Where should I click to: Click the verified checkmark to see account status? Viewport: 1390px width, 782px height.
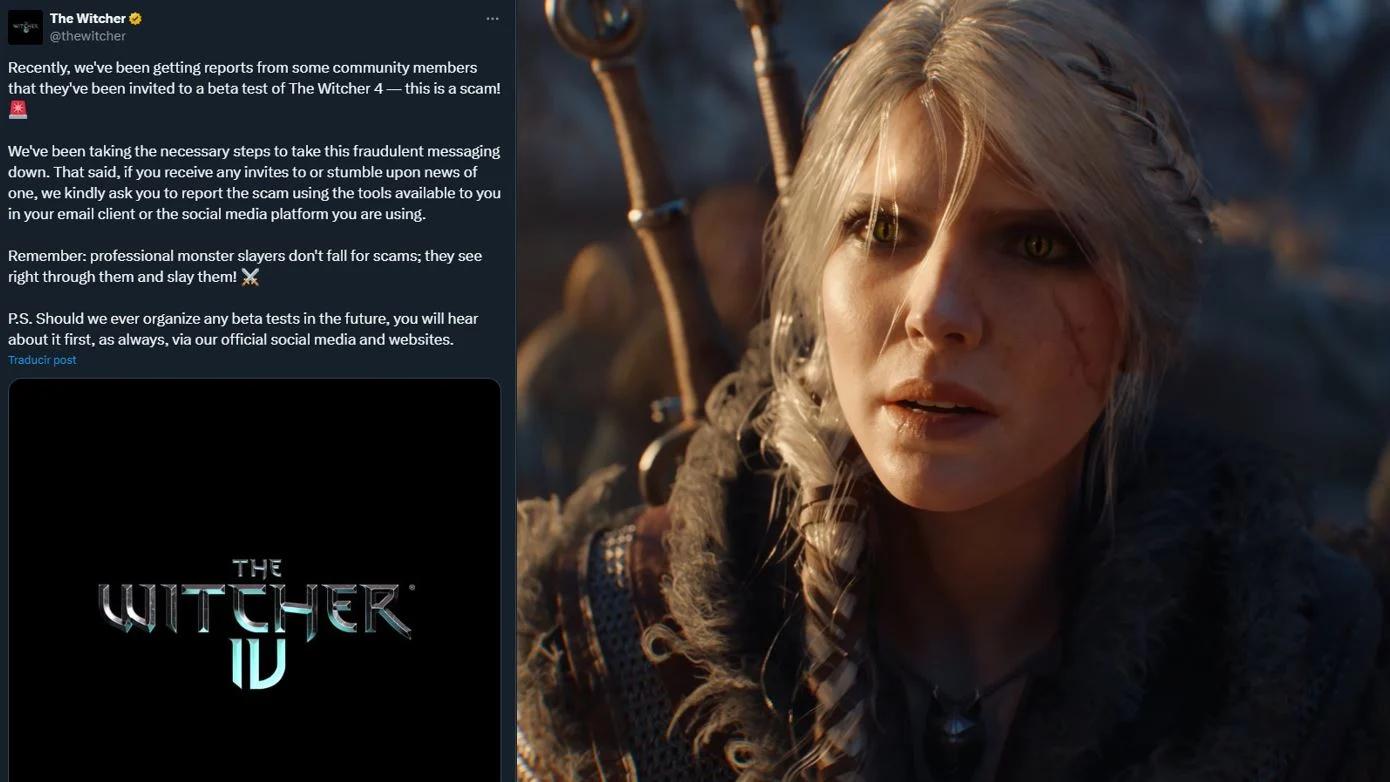point(136,18)
